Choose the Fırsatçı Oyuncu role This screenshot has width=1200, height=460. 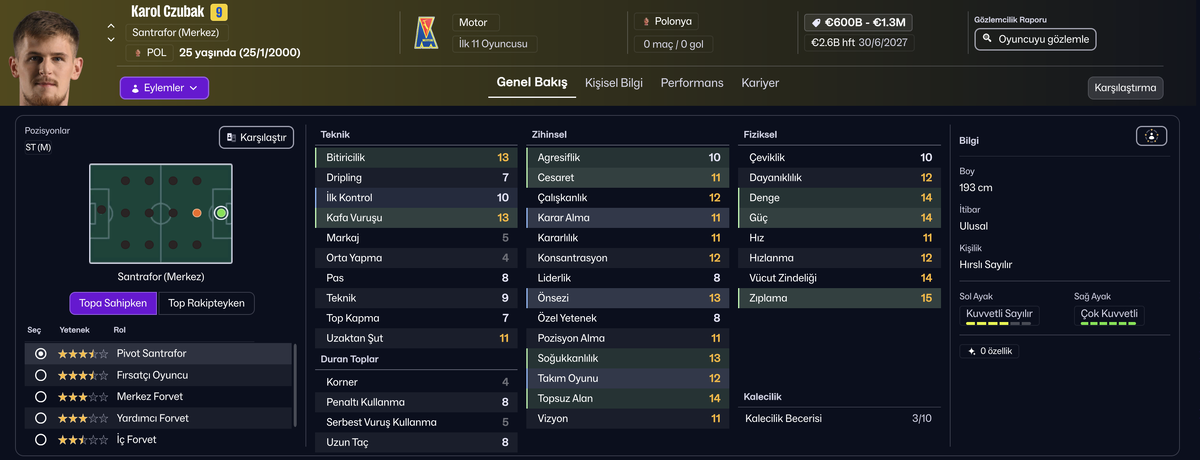tap(41, 376)
